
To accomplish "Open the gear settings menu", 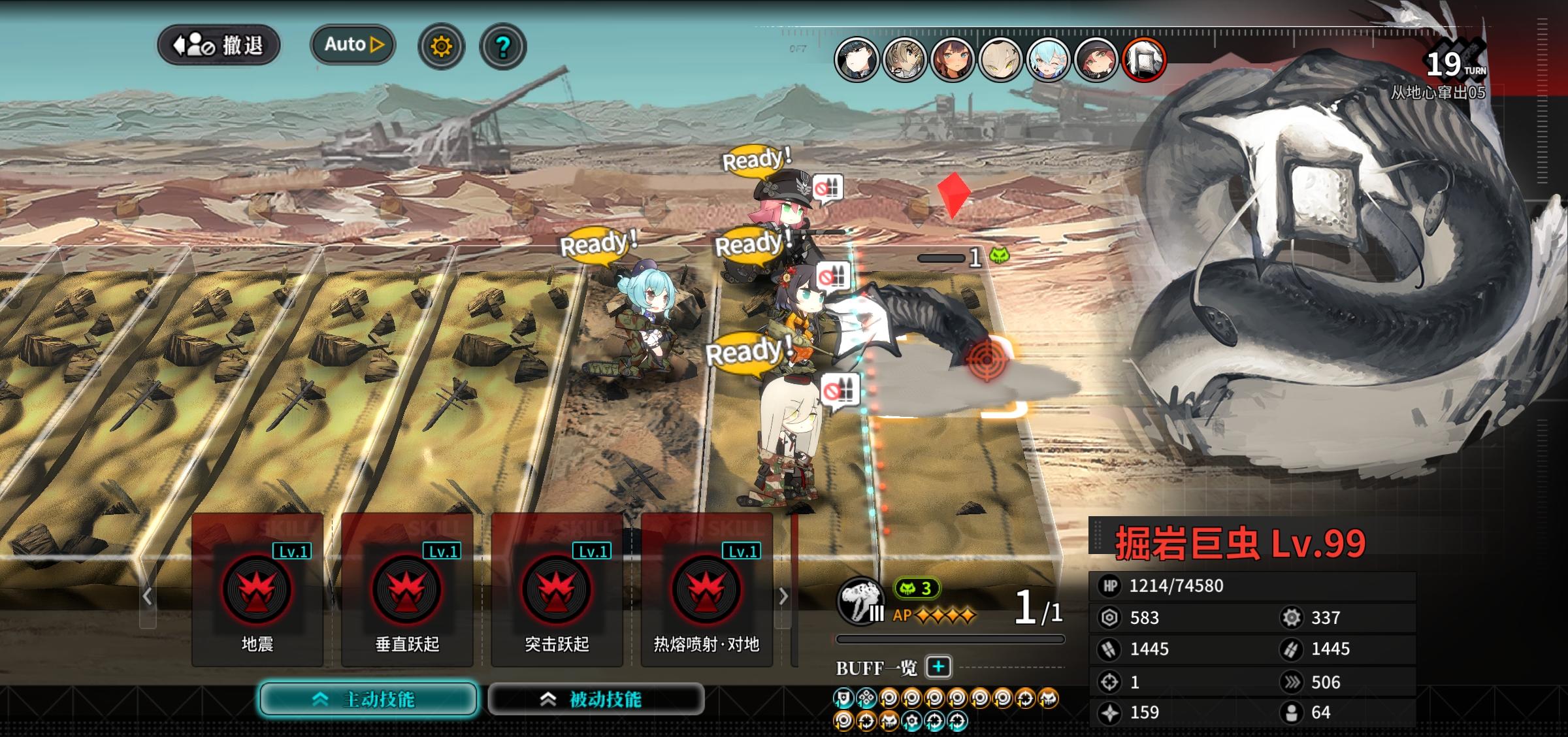I will (x=441, y=46).
